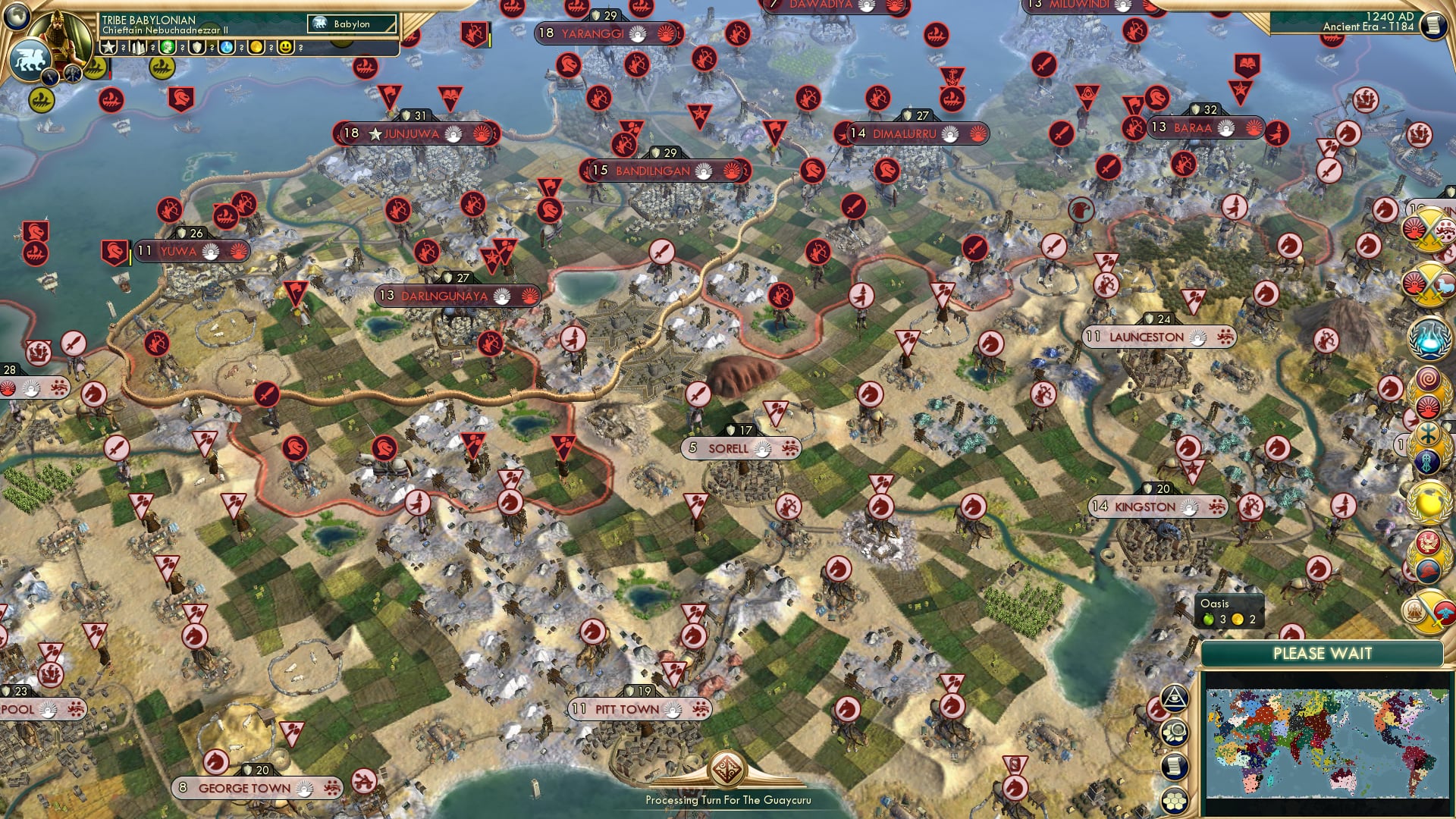1456x819 pixels.
Task: Click the gold coin indicator in the top bar
Action: click(256, 48)
